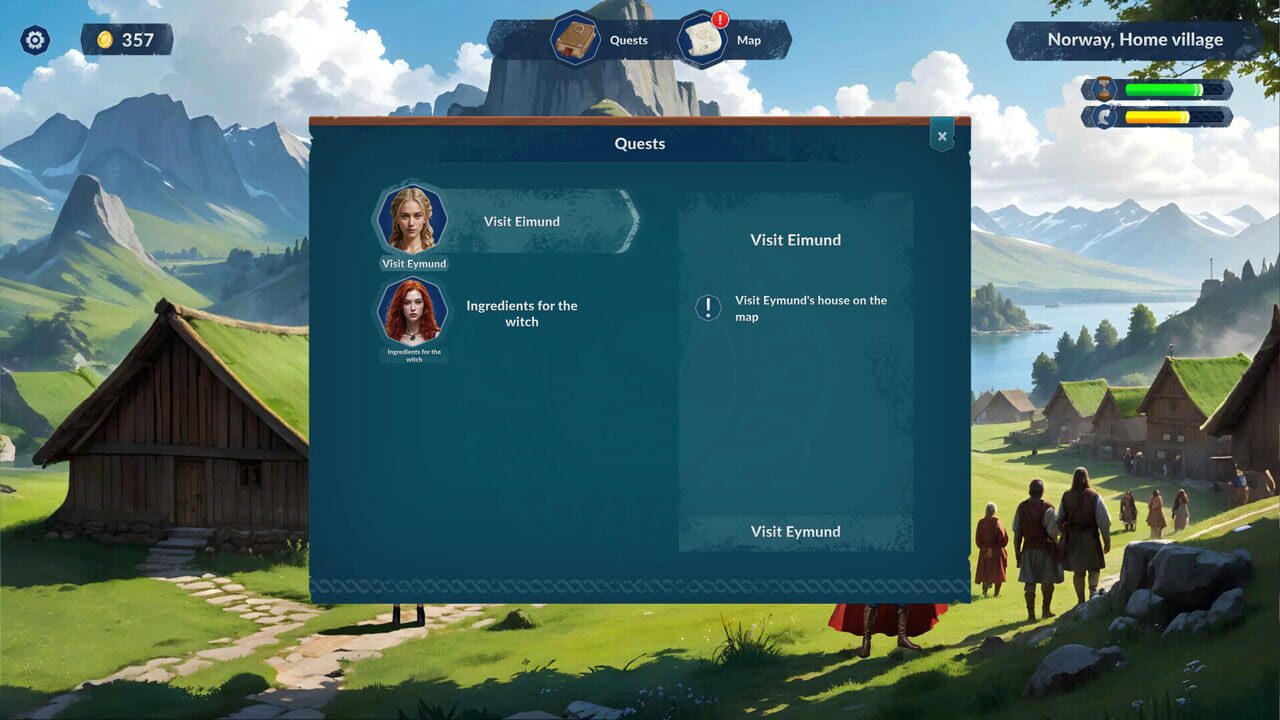The image size is (1280, 720).
Task: Click the hourglass icon on the green bar
Action: click(x=1105, y=88)
